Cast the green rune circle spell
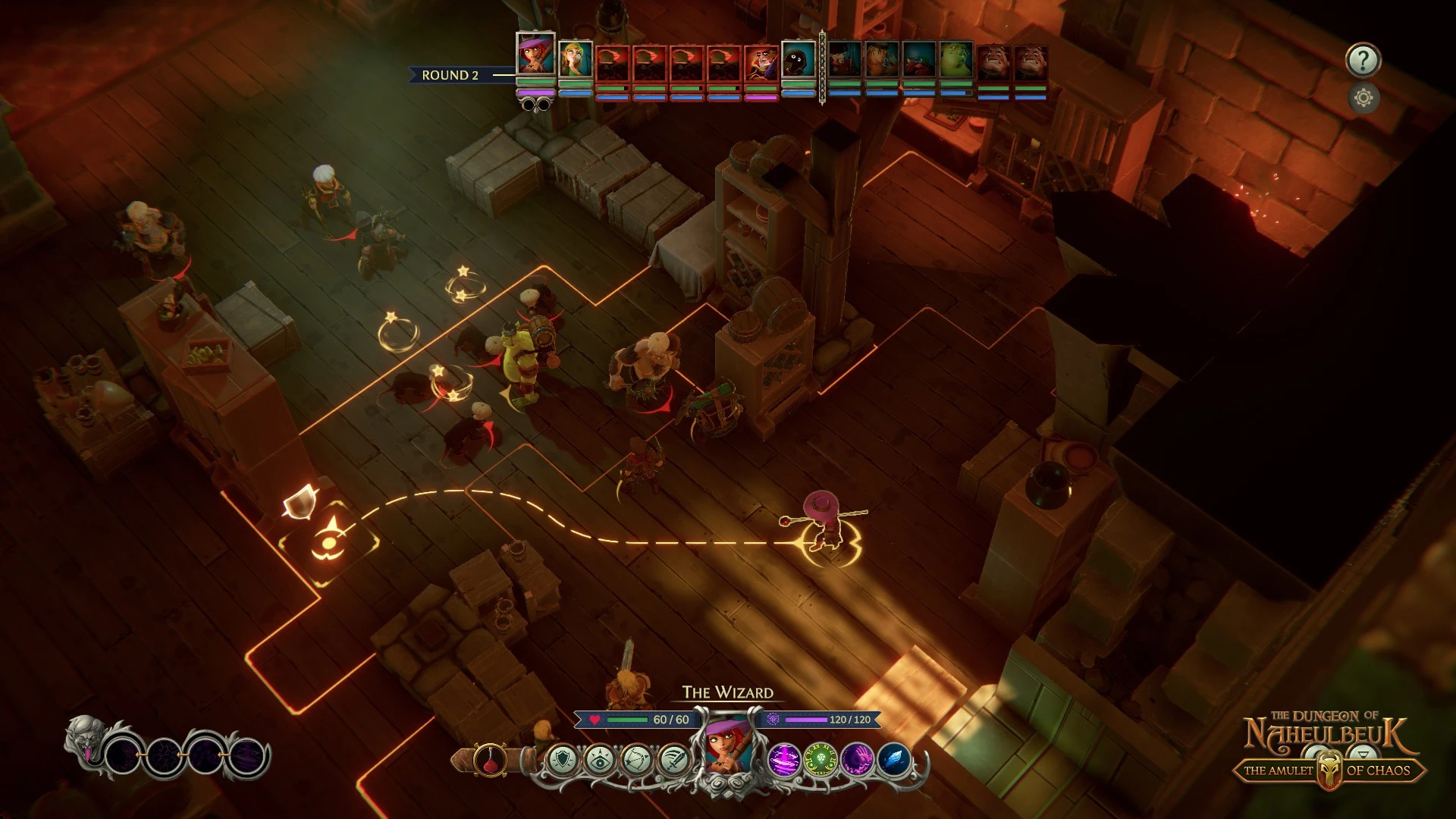The height and width of the screenshot is (819, 1456). (x=821, y=760)
